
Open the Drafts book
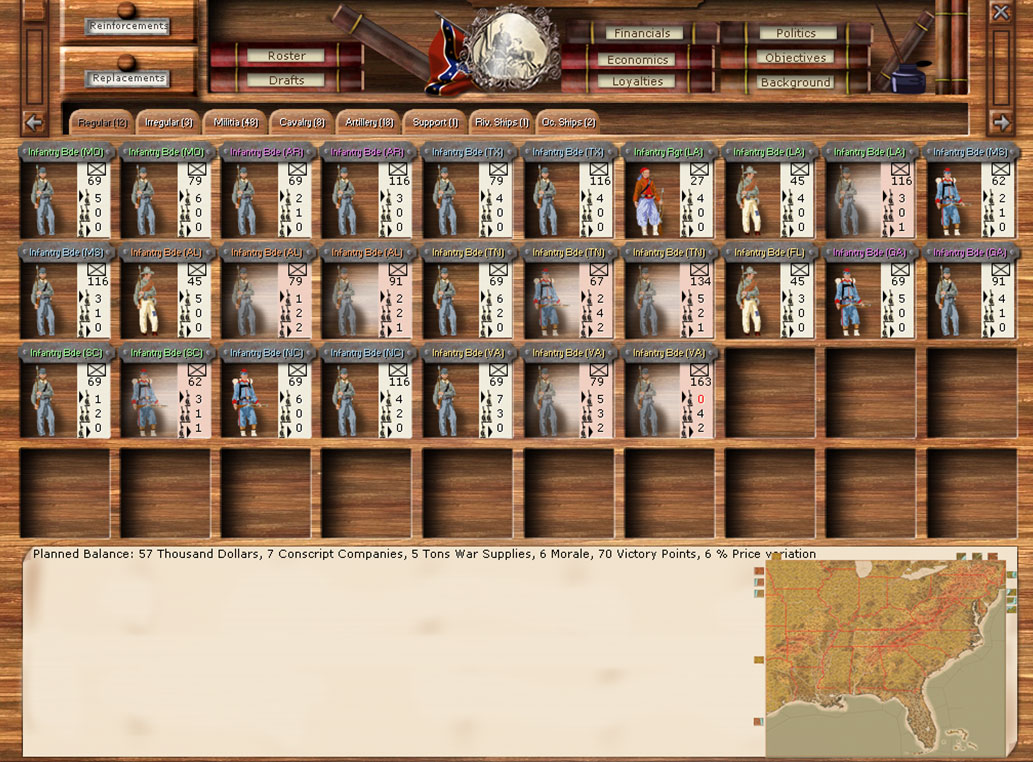[286, 80]
